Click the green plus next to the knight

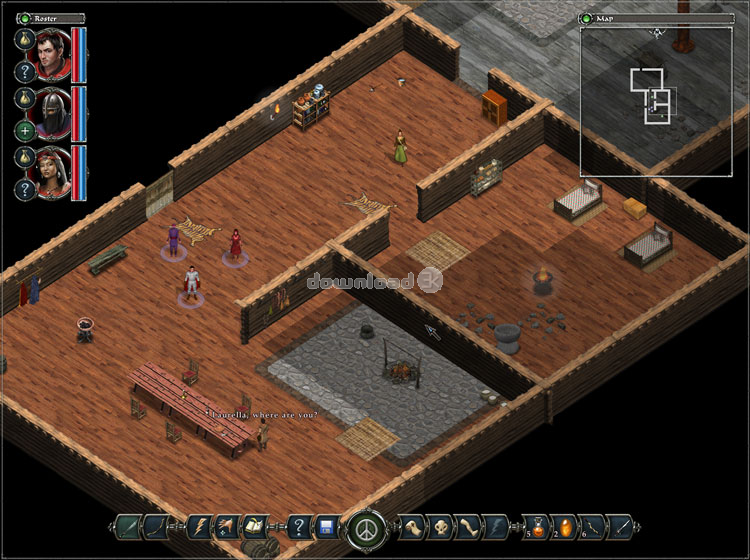(x=25, y=131)
